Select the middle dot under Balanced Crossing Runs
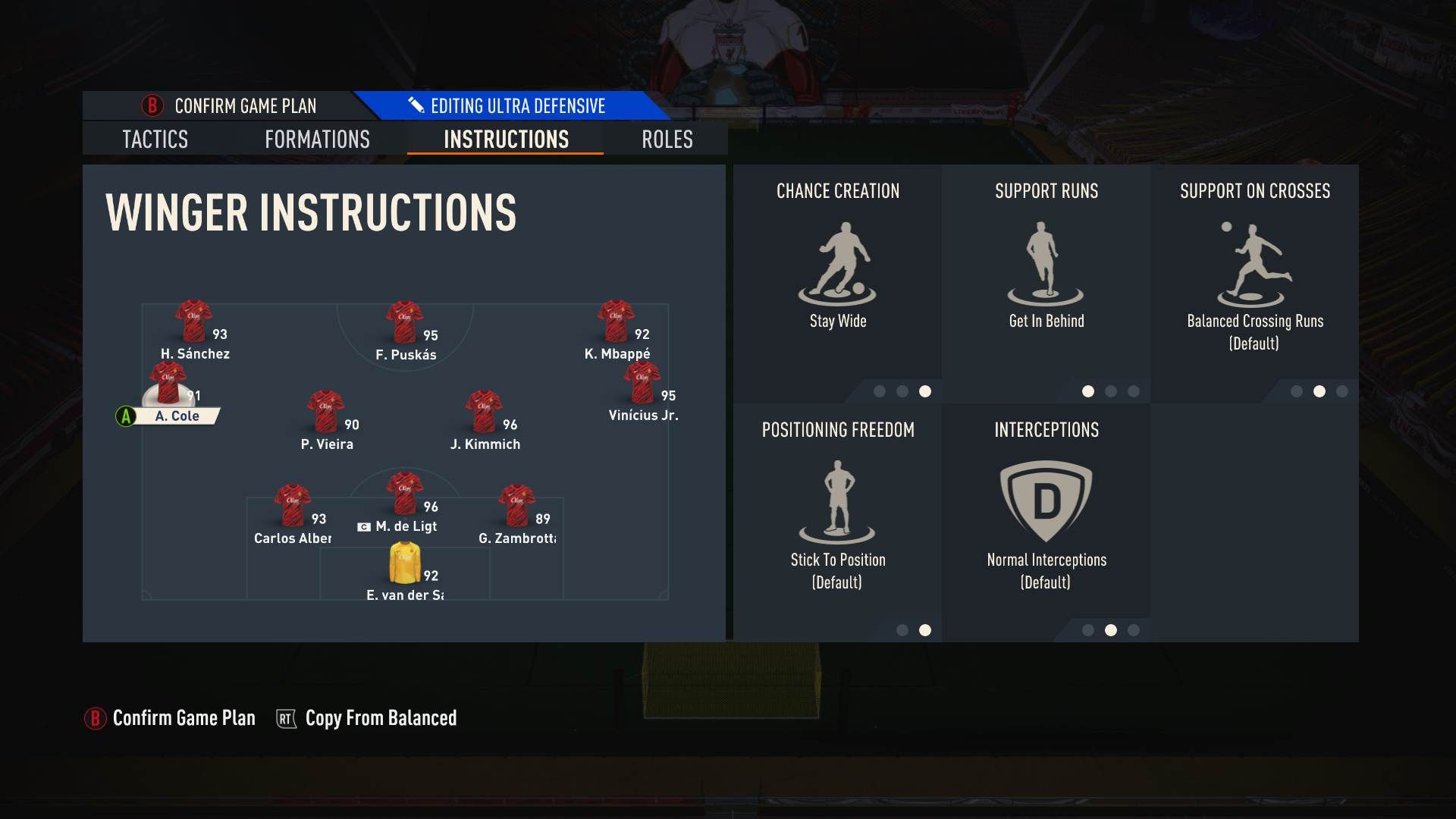 coord(1319,393)
